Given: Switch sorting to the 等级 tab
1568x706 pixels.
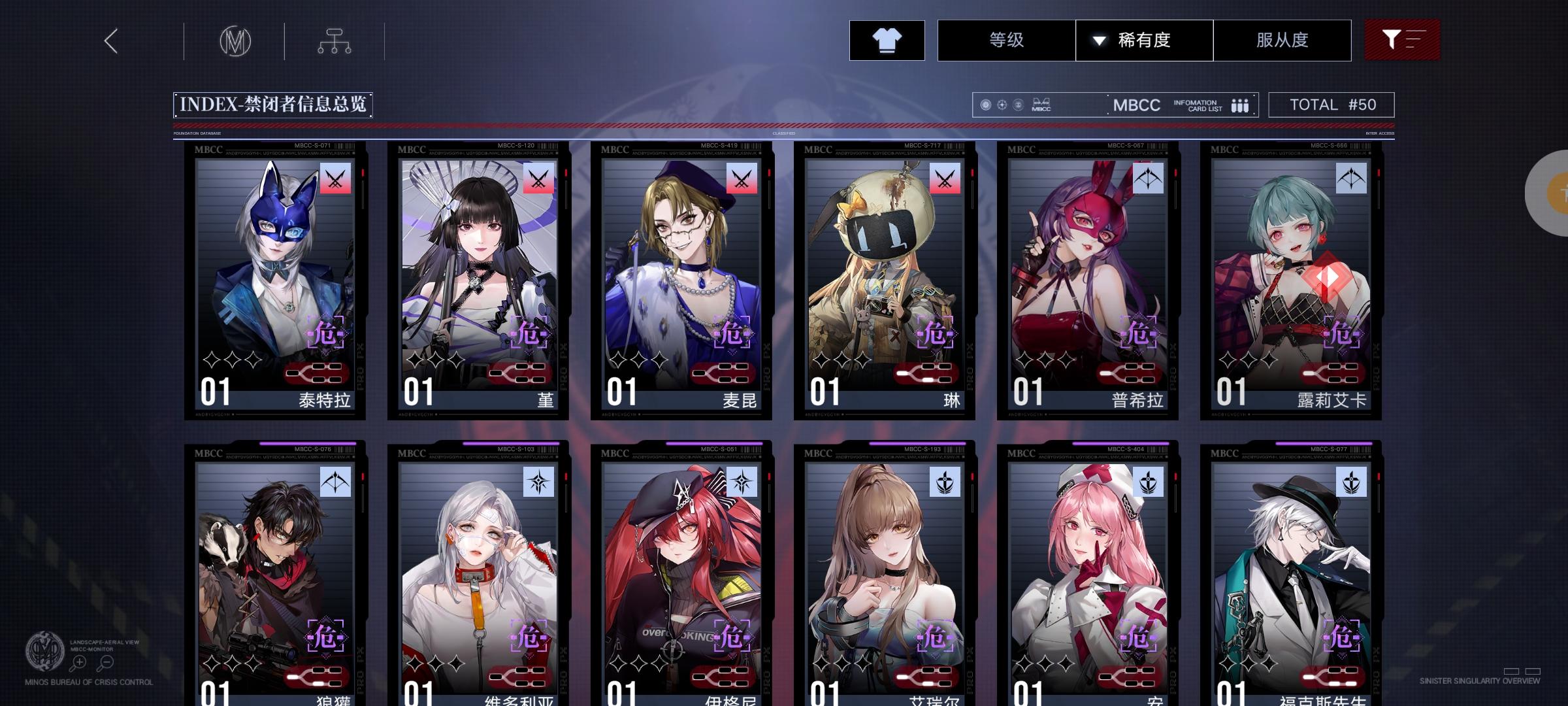Looking at the screenshot, I should pos(1006,40).
